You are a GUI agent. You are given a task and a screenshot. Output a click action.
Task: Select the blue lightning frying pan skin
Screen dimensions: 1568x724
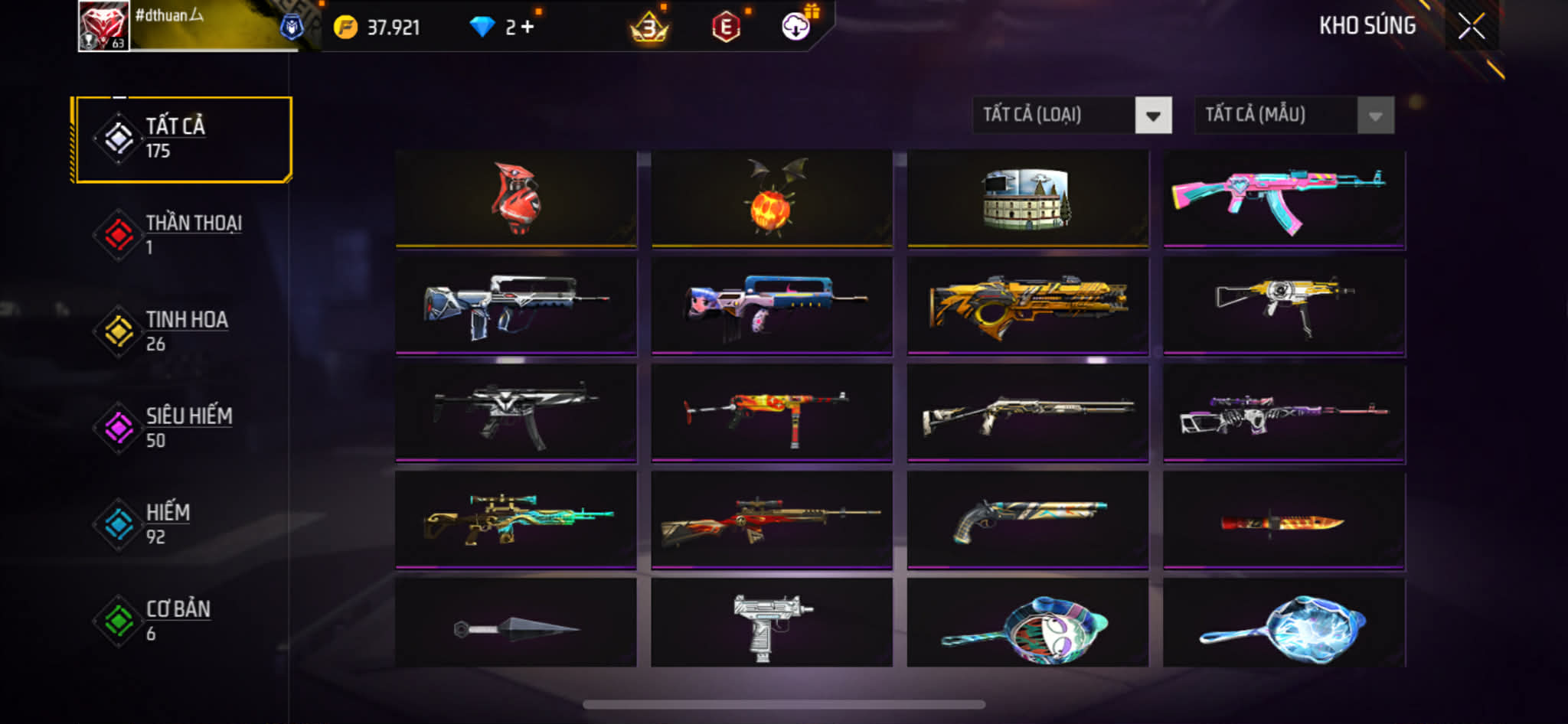point(1283,625)
